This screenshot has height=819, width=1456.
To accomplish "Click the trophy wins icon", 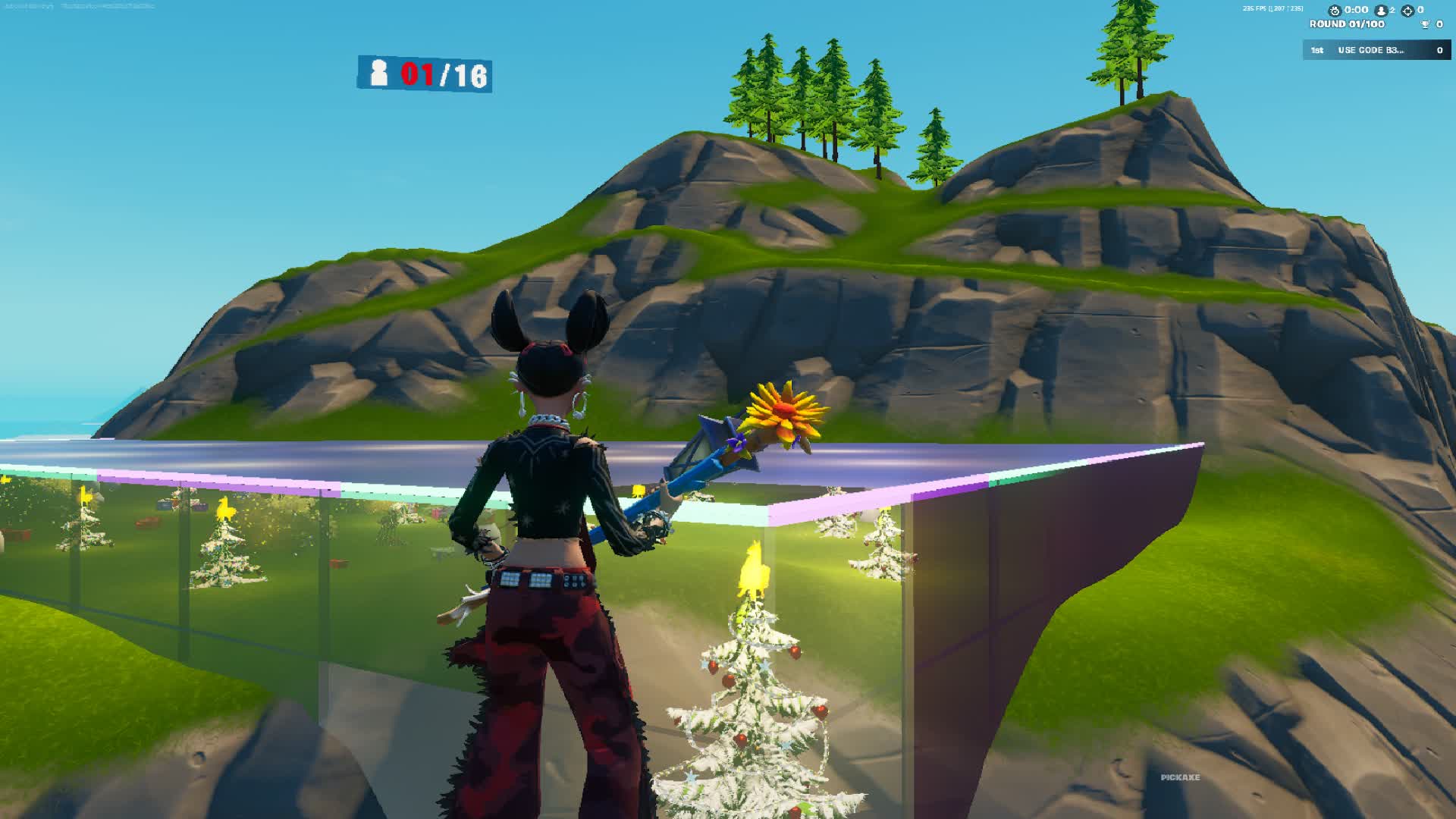I will 1426,25.
